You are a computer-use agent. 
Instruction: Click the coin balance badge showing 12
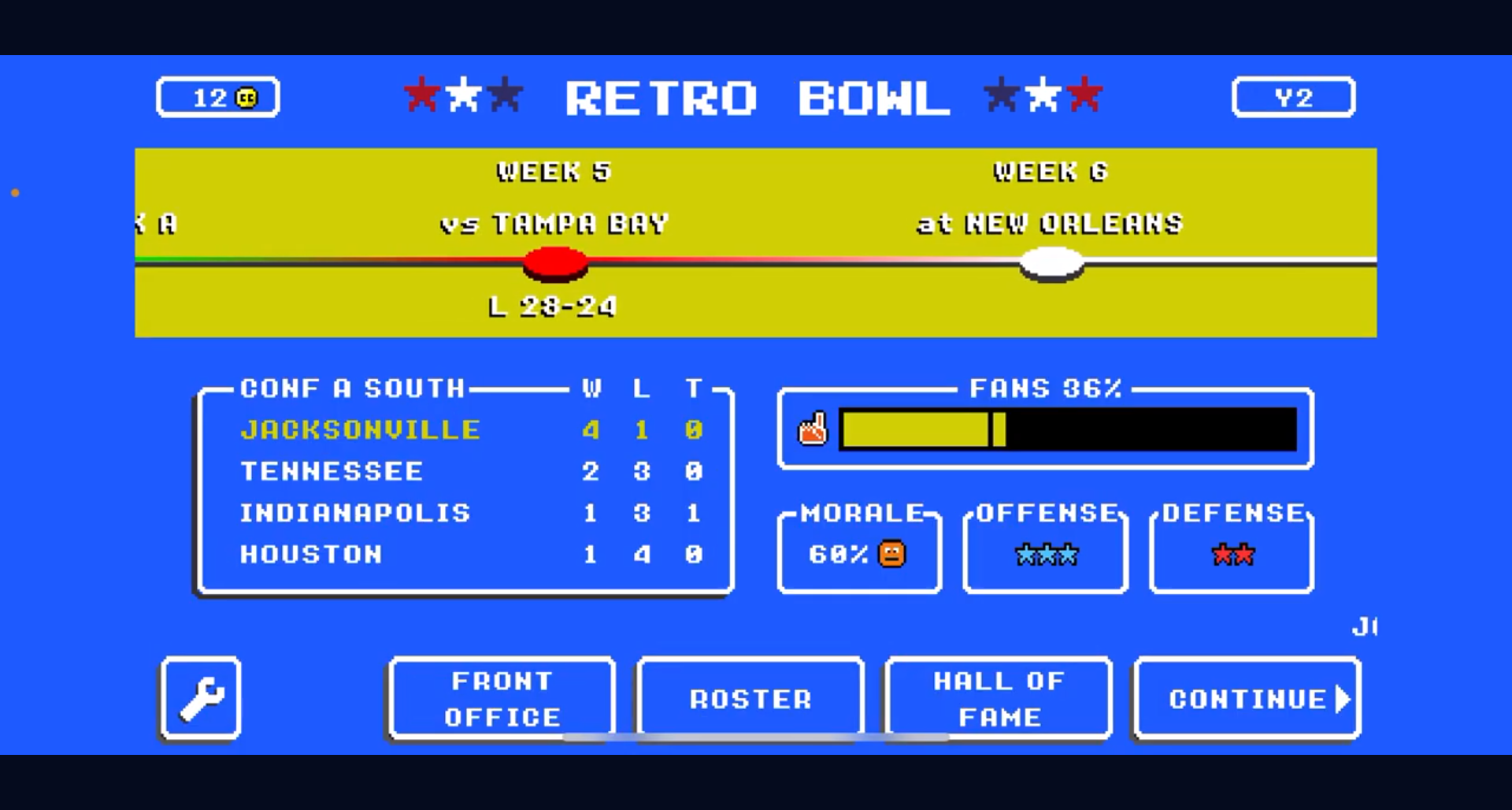tap(218, 96)
